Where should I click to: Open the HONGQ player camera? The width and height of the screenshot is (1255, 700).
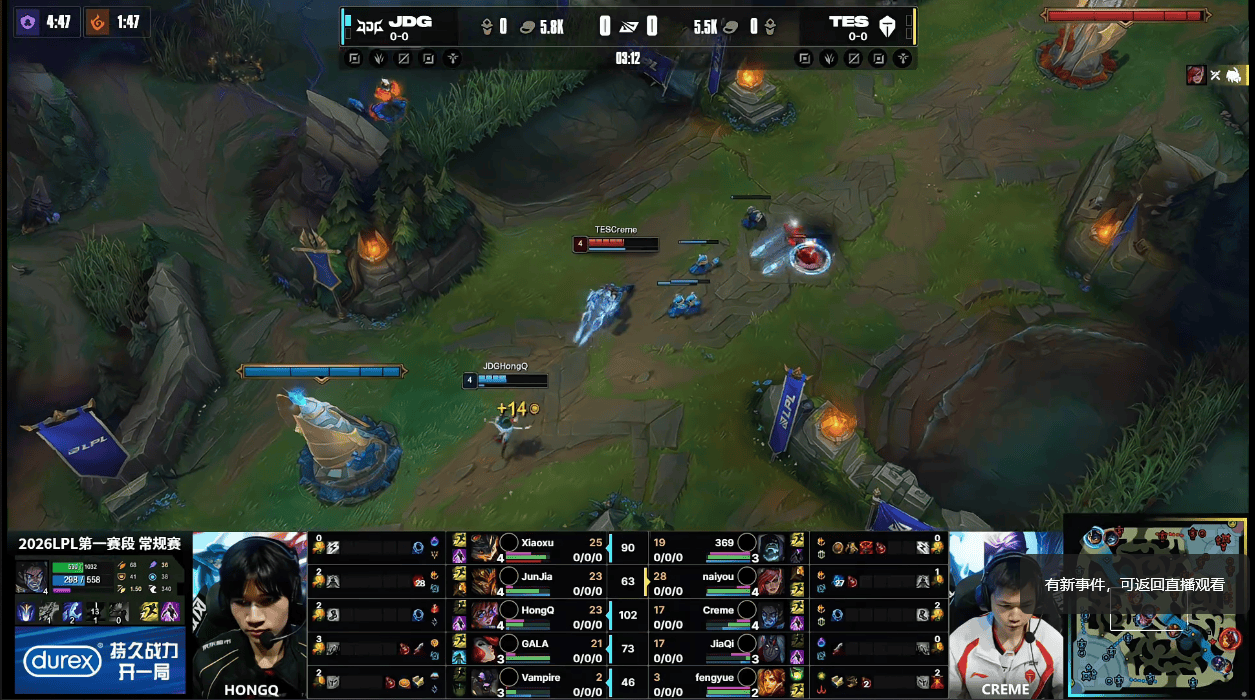coord(249,614)
